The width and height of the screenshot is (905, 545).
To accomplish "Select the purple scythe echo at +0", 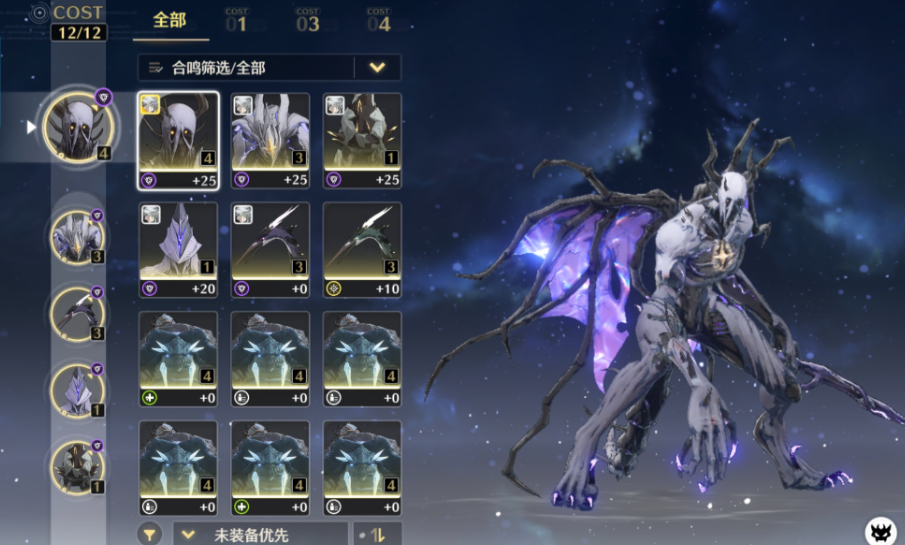I will click(270, 250).
